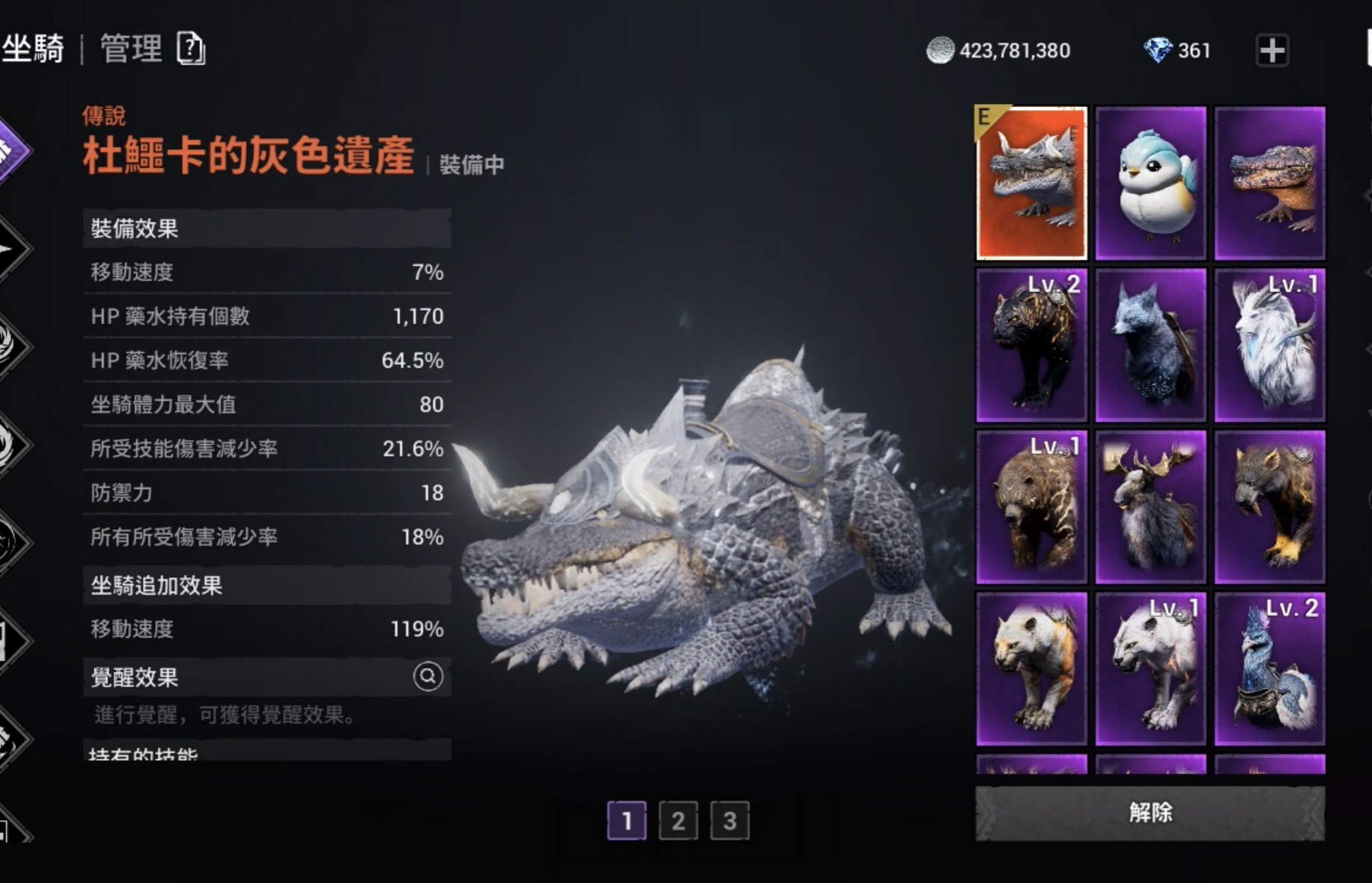Select the orange-brown crocodile mount
1372x883 pixels.
pos(1269,183)
